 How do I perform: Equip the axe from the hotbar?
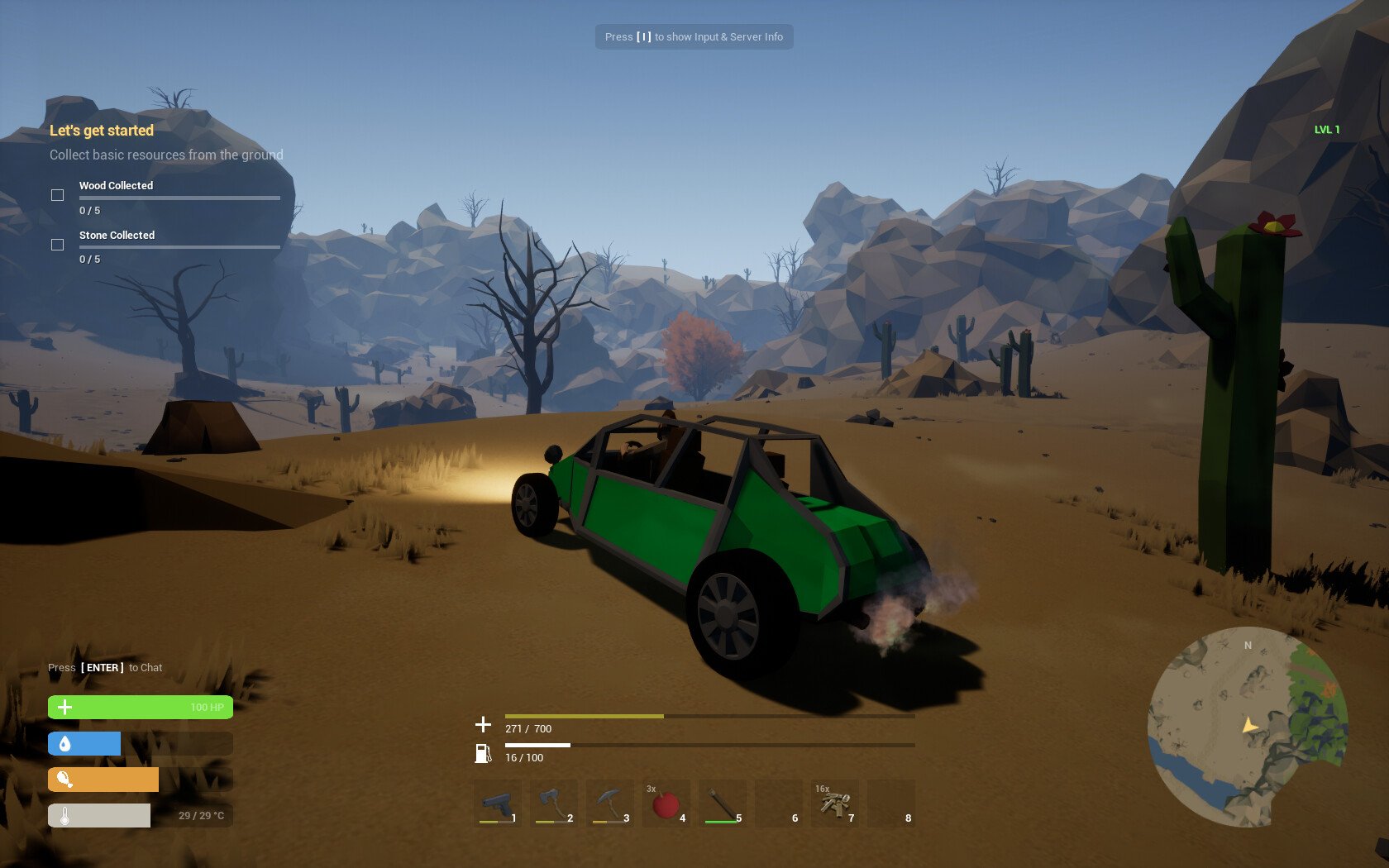click(x=553, y=804)
